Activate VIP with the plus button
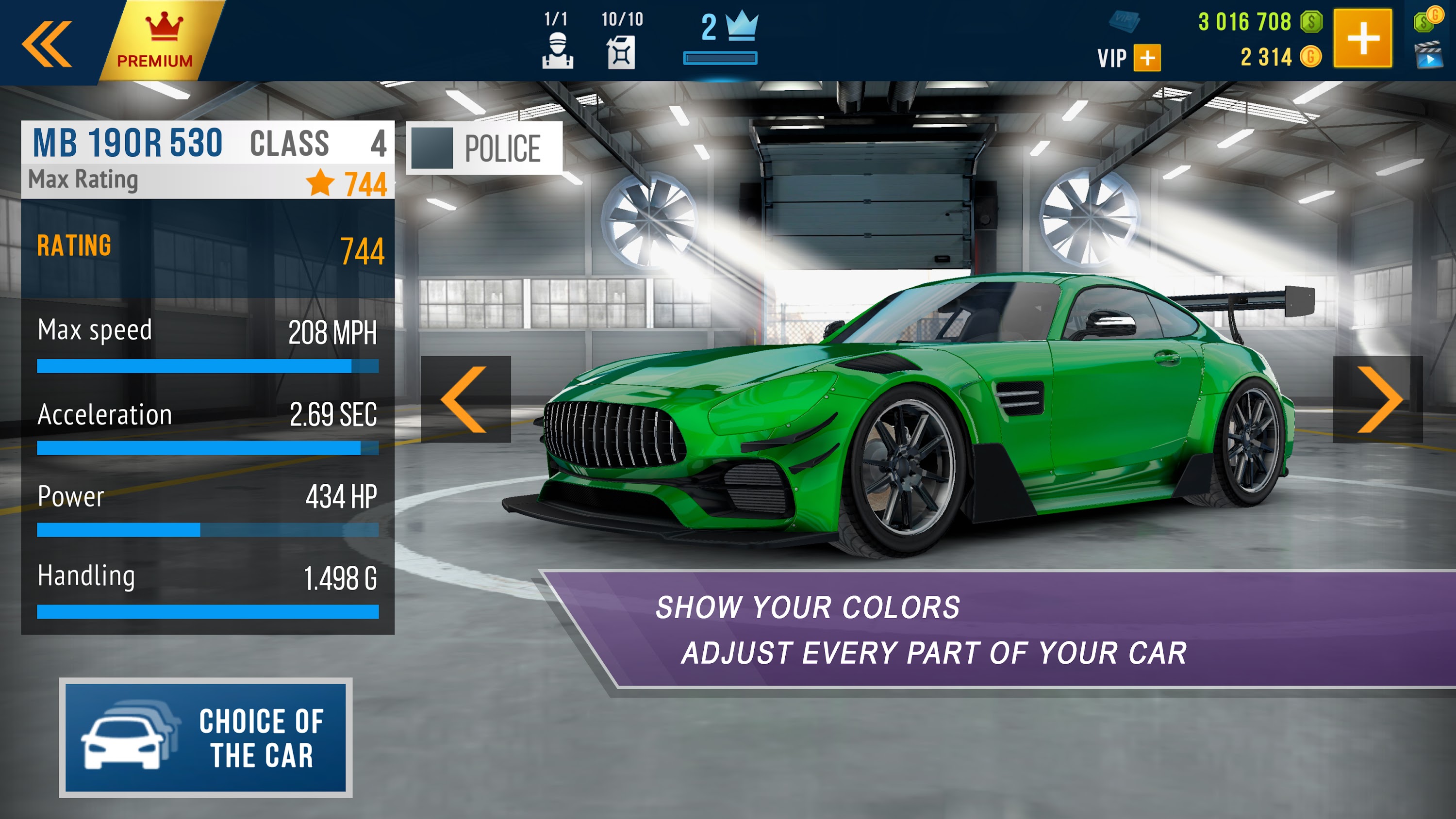1456x819 pixels. point(1147,56)
